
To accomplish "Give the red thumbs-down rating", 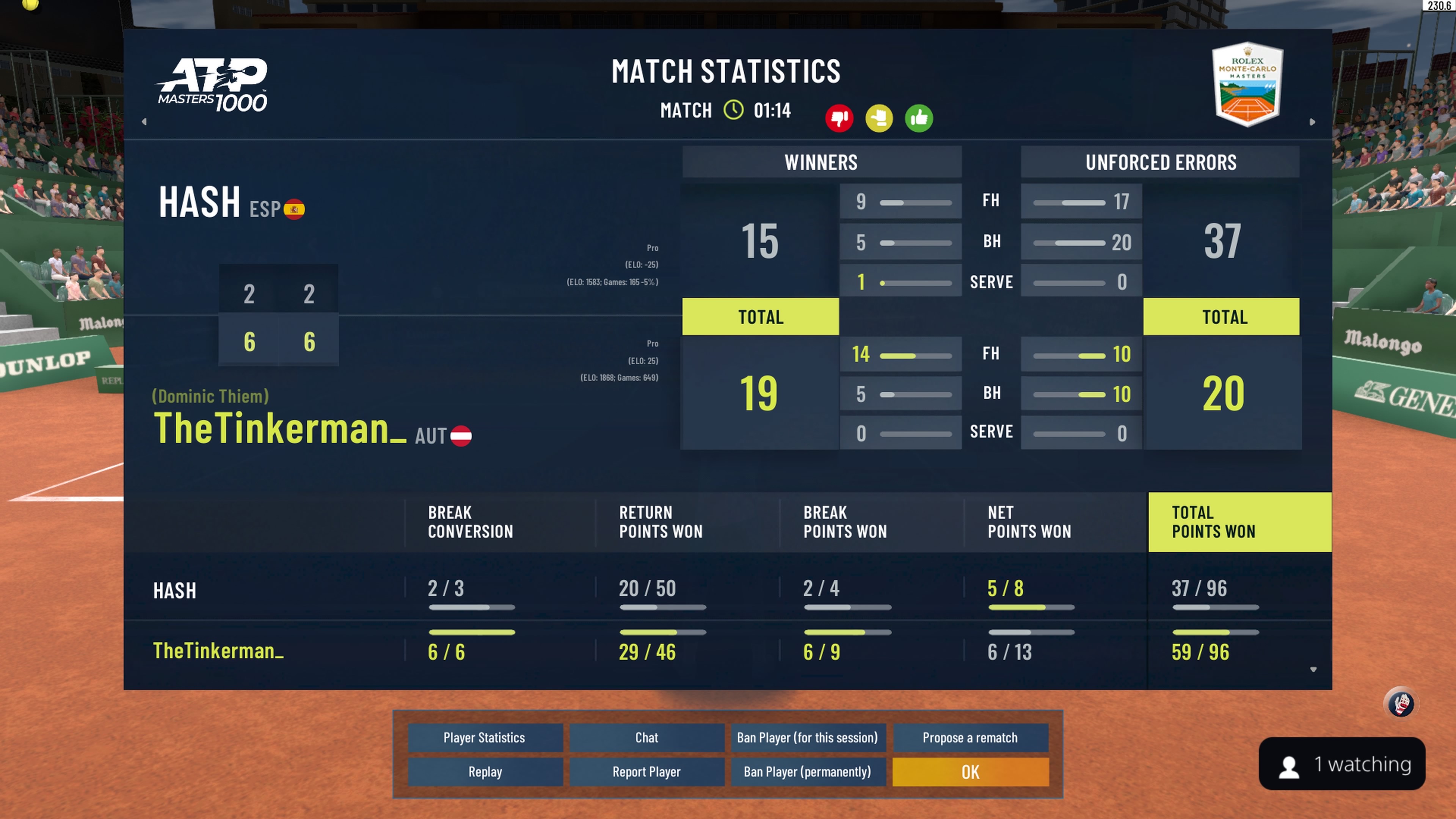I will point(839,118).
